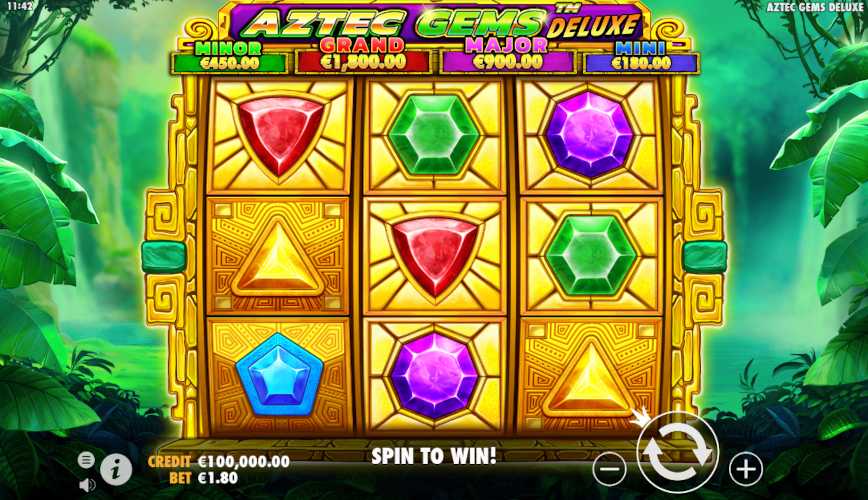
Task: Increase the bet with the plus button
Action: (x=745, y=467)
